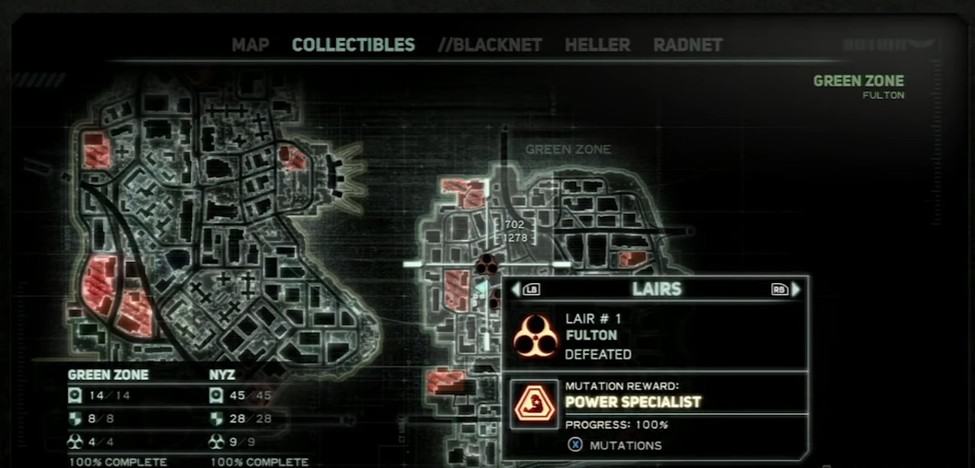Open the RADNET tab
Image resolution: width=975 pixels, height=468 pixels.
[687, 45]
